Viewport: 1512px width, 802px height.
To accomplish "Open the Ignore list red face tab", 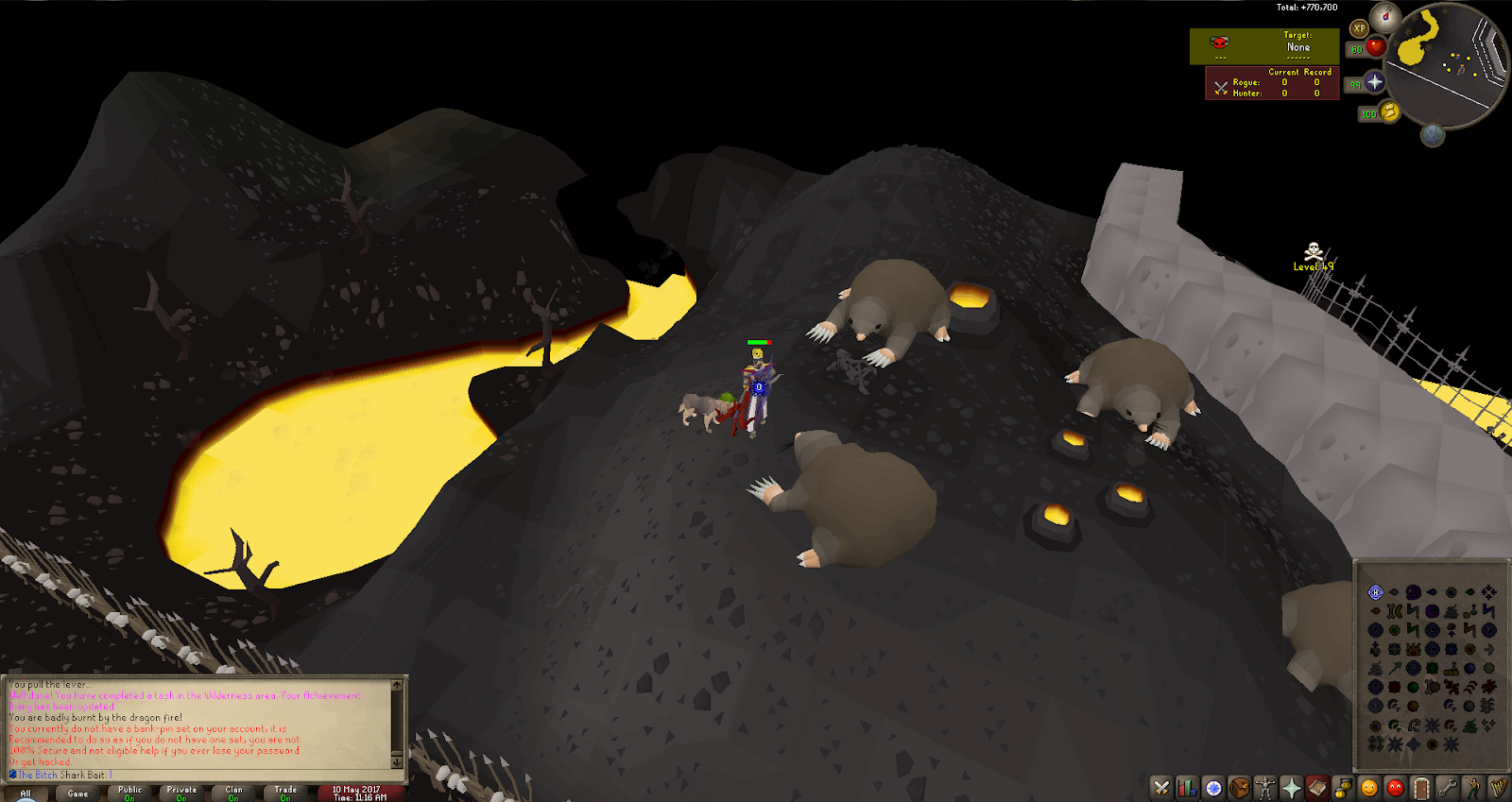I will 1395,788.
